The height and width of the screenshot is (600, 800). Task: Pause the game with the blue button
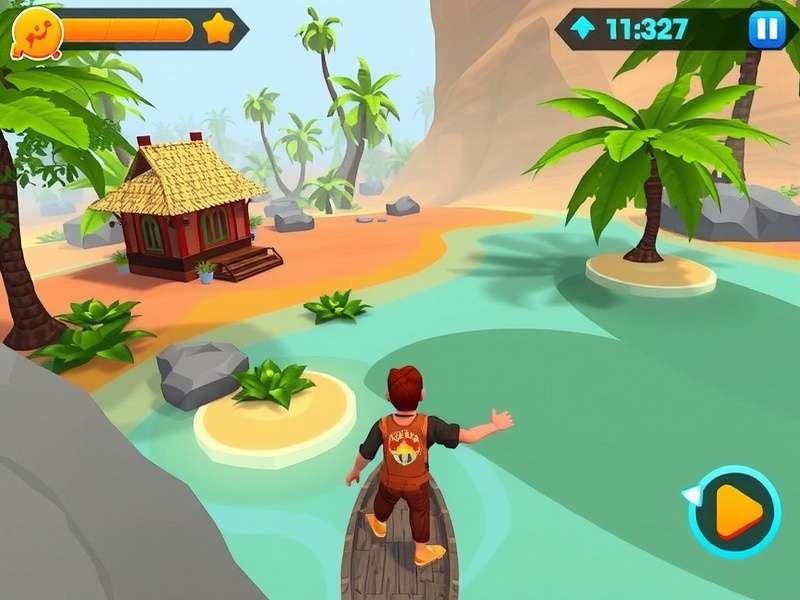click(767, 29)
